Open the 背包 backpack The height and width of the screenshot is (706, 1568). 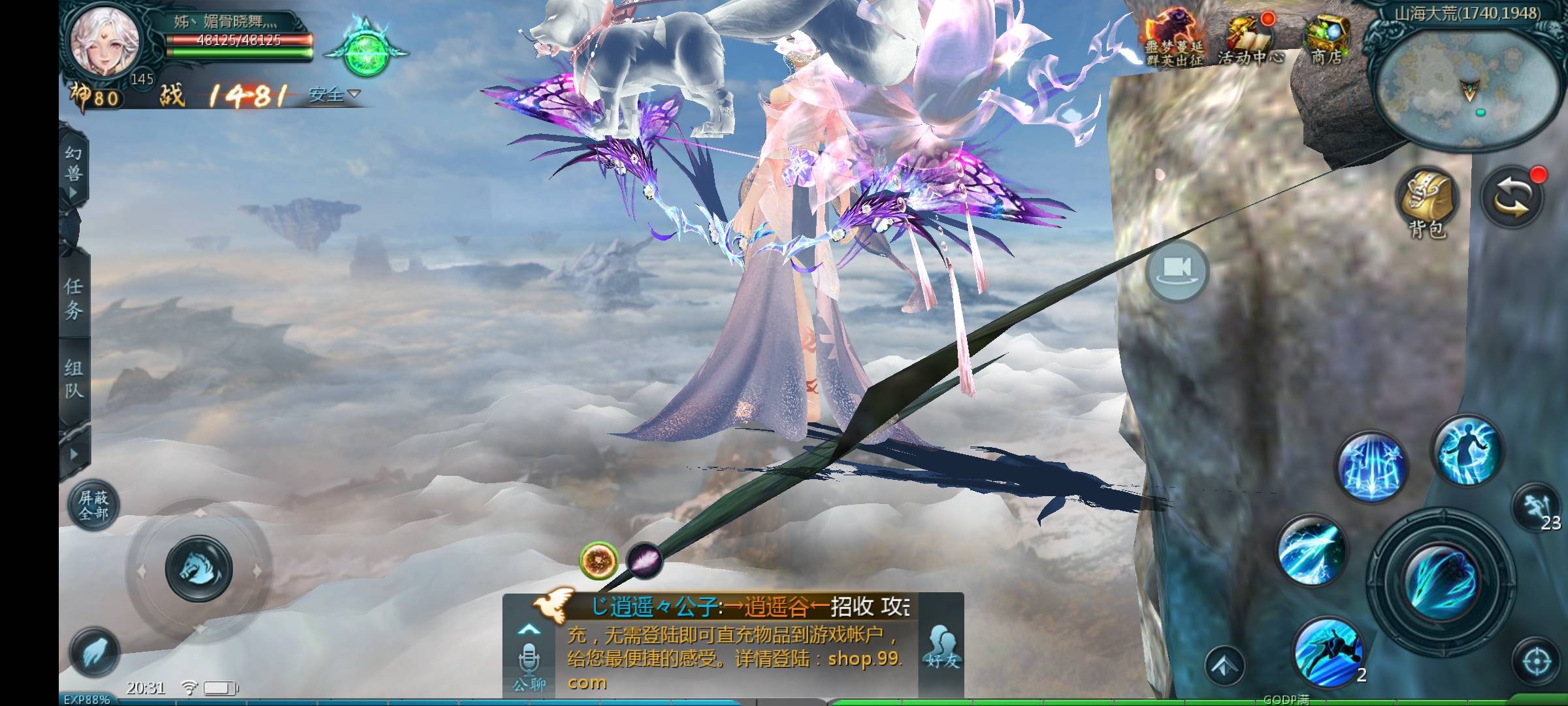click(x=1428, y=203)
